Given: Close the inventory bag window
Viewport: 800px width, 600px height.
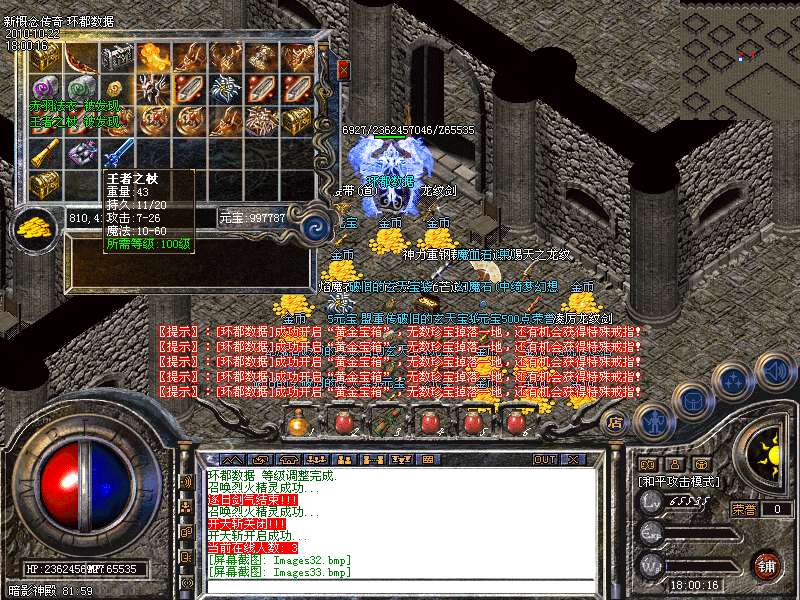Looking at the screenshot, I should (344, 69).
